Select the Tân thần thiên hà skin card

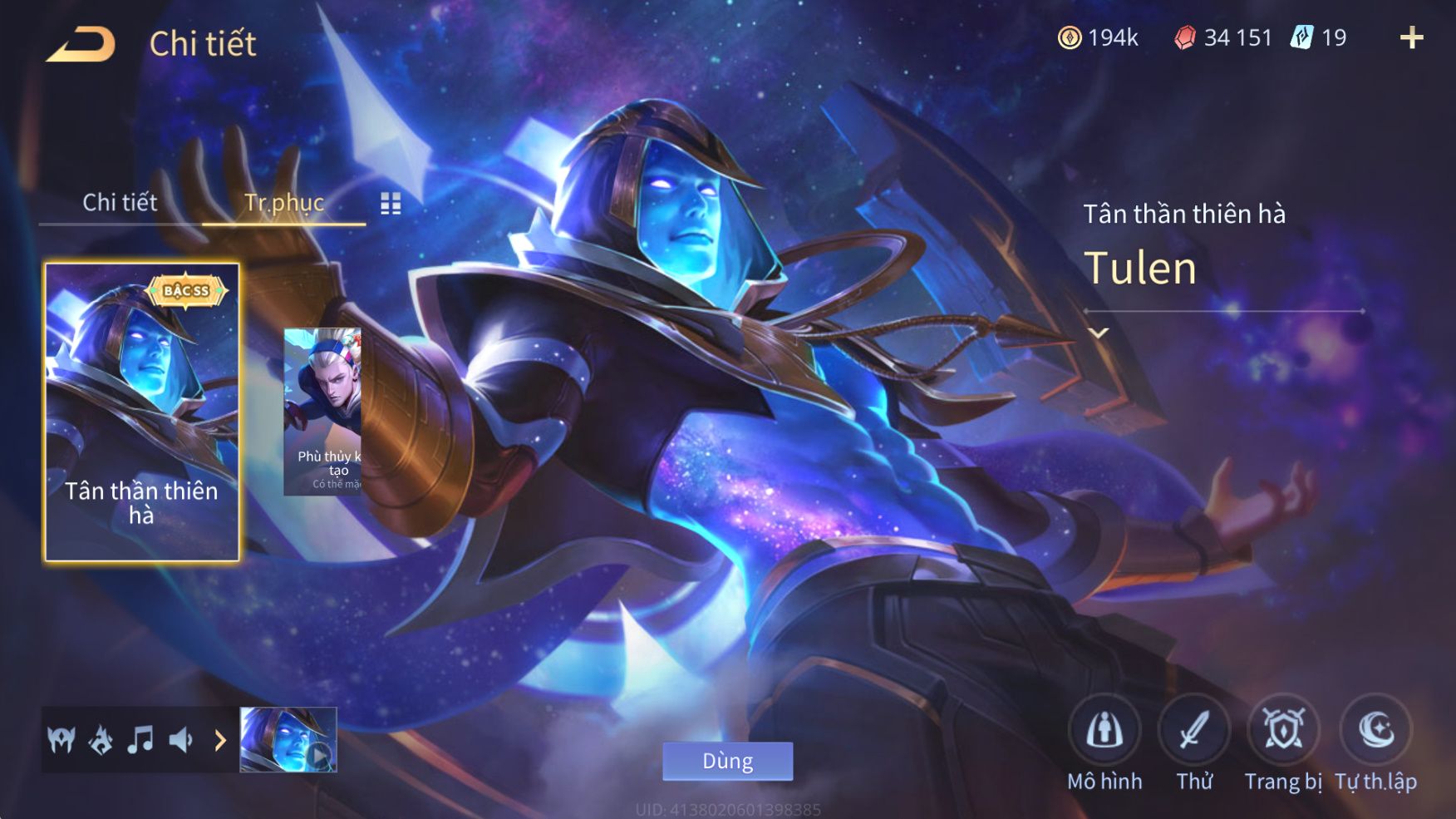pyautogui.click(x=142, y=412)
